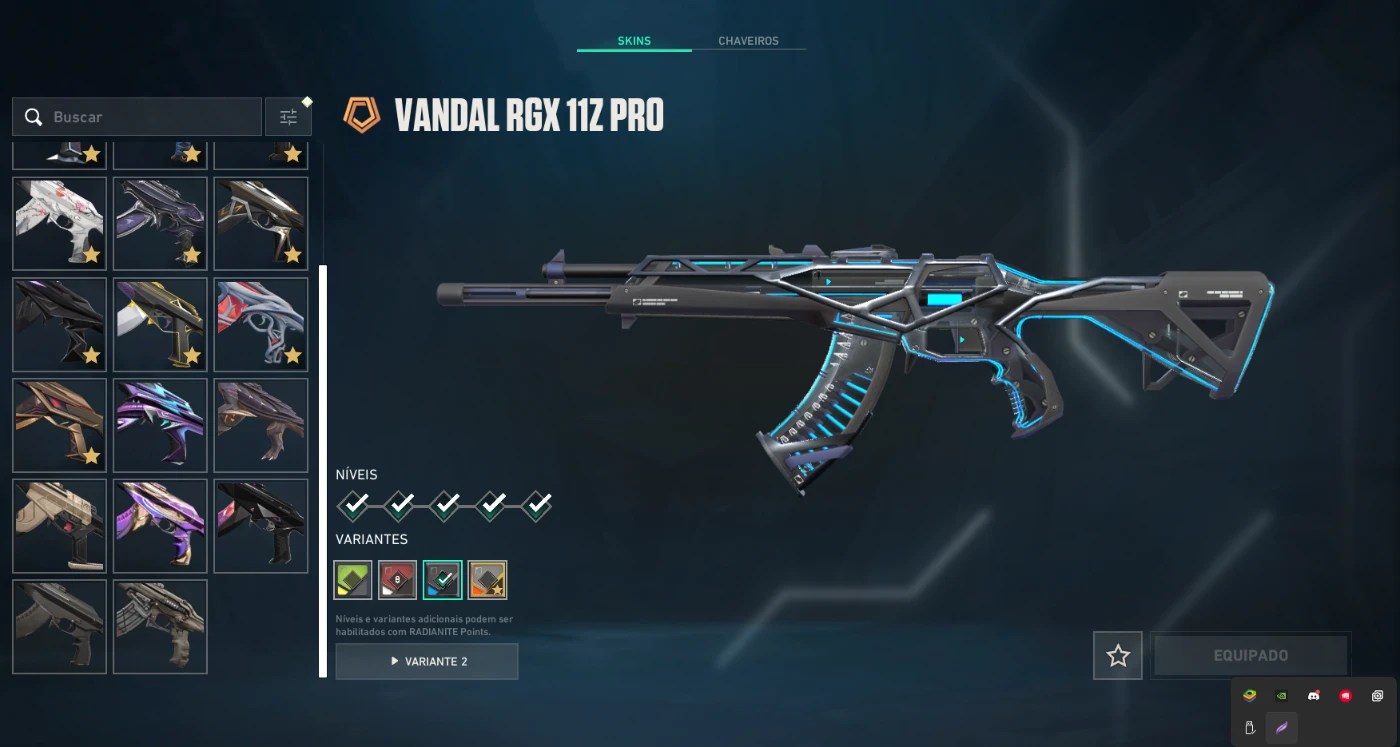Toggle the favorite star button beside Equipado
Viewport: 1400px width, 747px height.
[1118, 656]
